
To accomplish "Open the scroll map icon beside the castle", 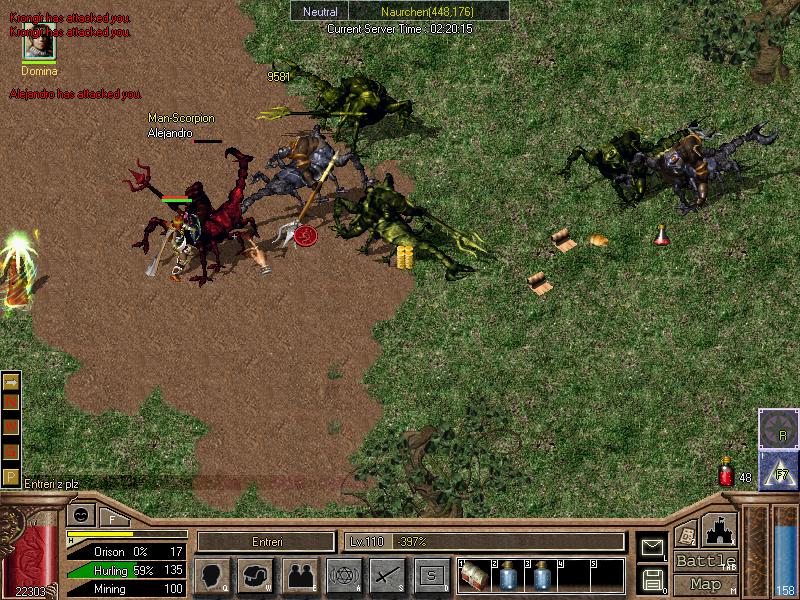I will coord(686,534).
